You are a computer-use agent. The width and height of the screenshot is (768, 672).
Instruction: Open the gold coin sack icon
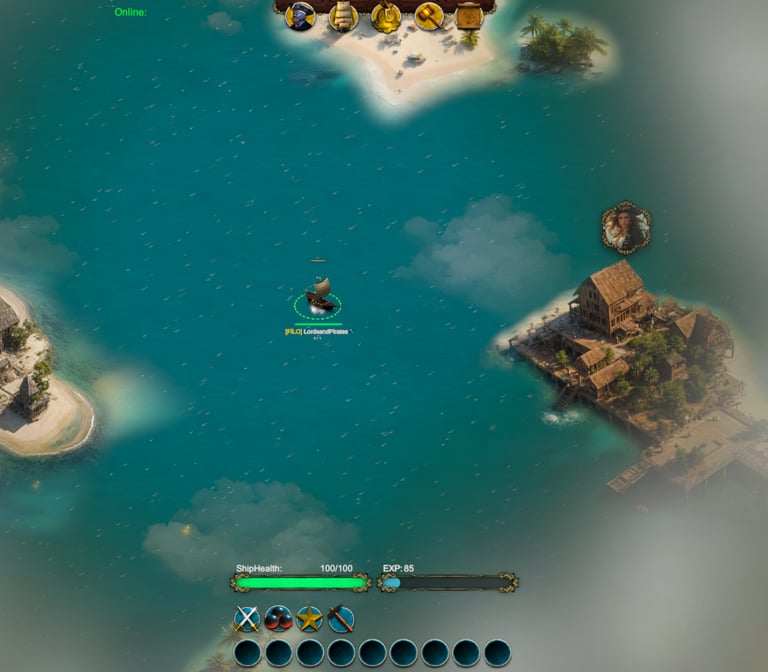pyautogui.click(x=386, y=16)
